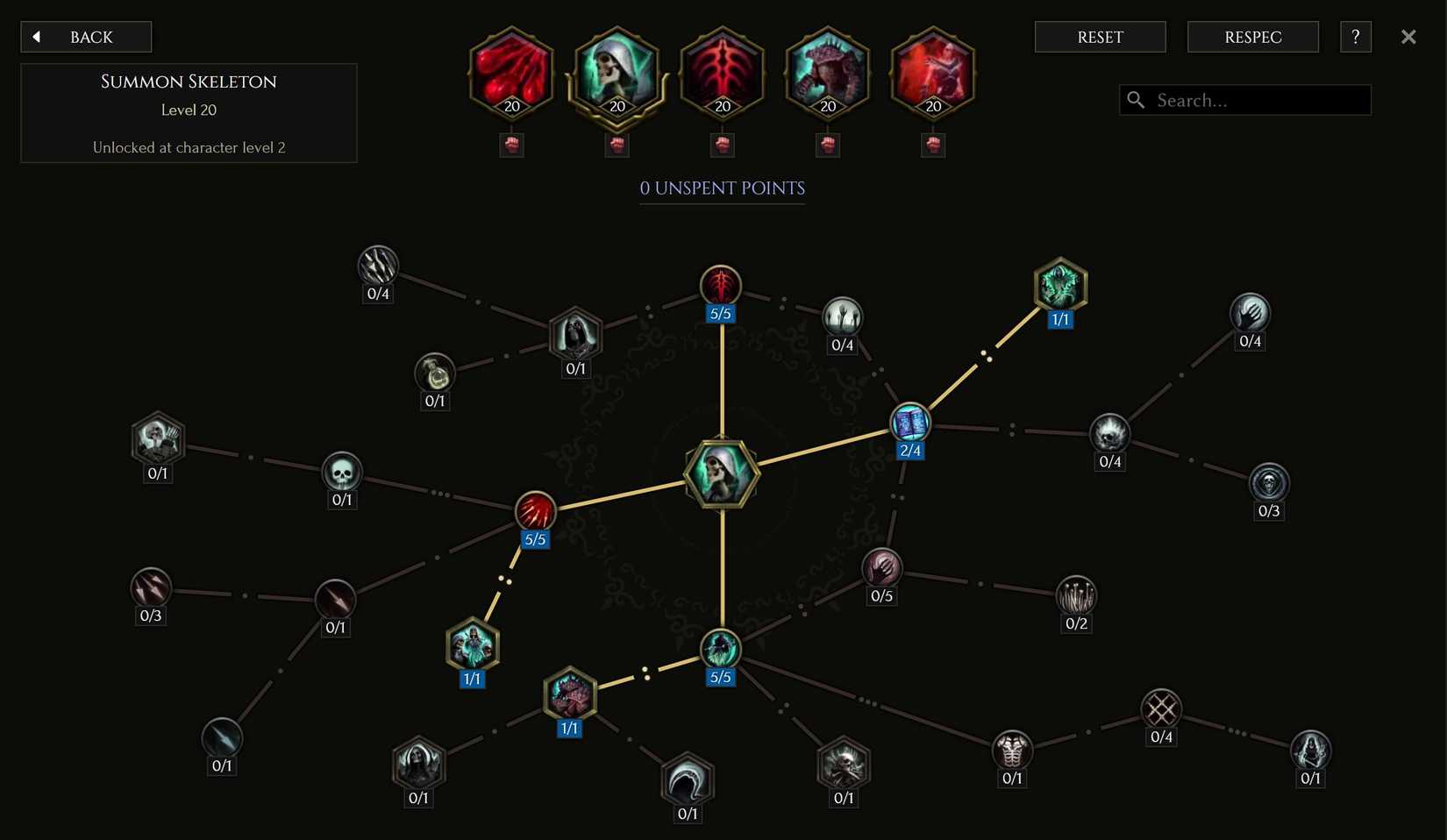Click the Reset button
This screenshot has height=840, width=1447.
point(1100,37)
